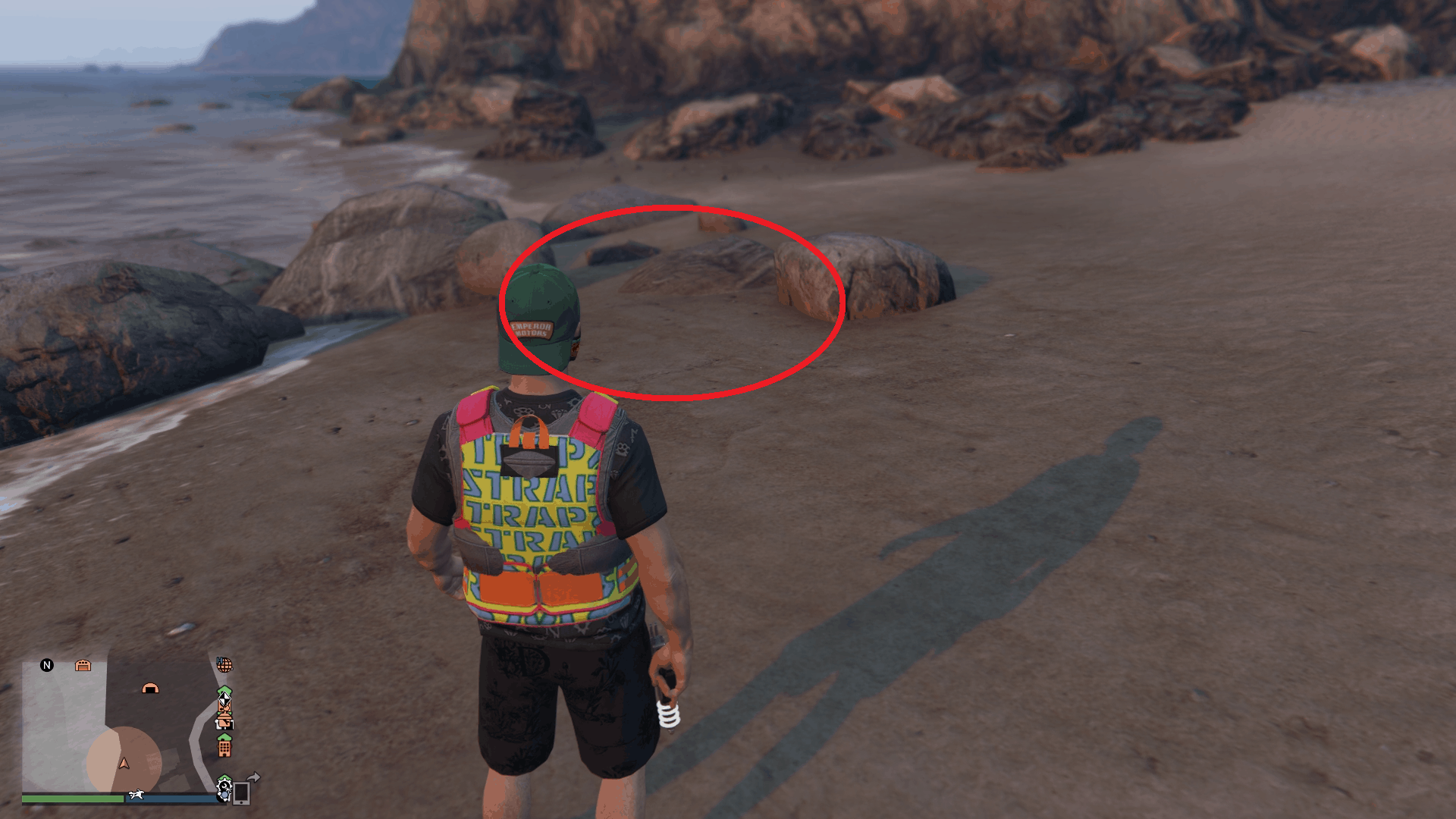Click the running figure stamina icon
The image size is (1456, 819).
(x=137, y=795)
